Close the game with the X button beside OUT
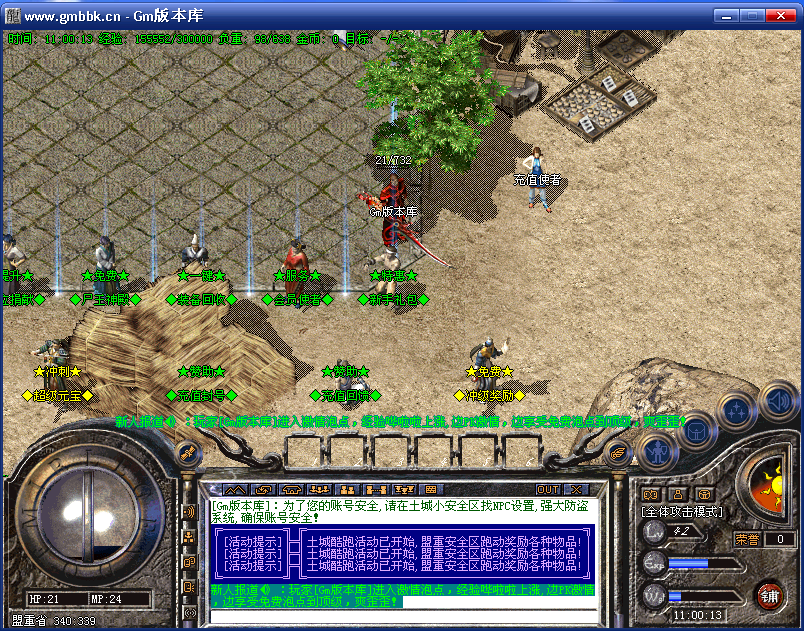Viewport: 804px width, 631px height. pos(576,489)
